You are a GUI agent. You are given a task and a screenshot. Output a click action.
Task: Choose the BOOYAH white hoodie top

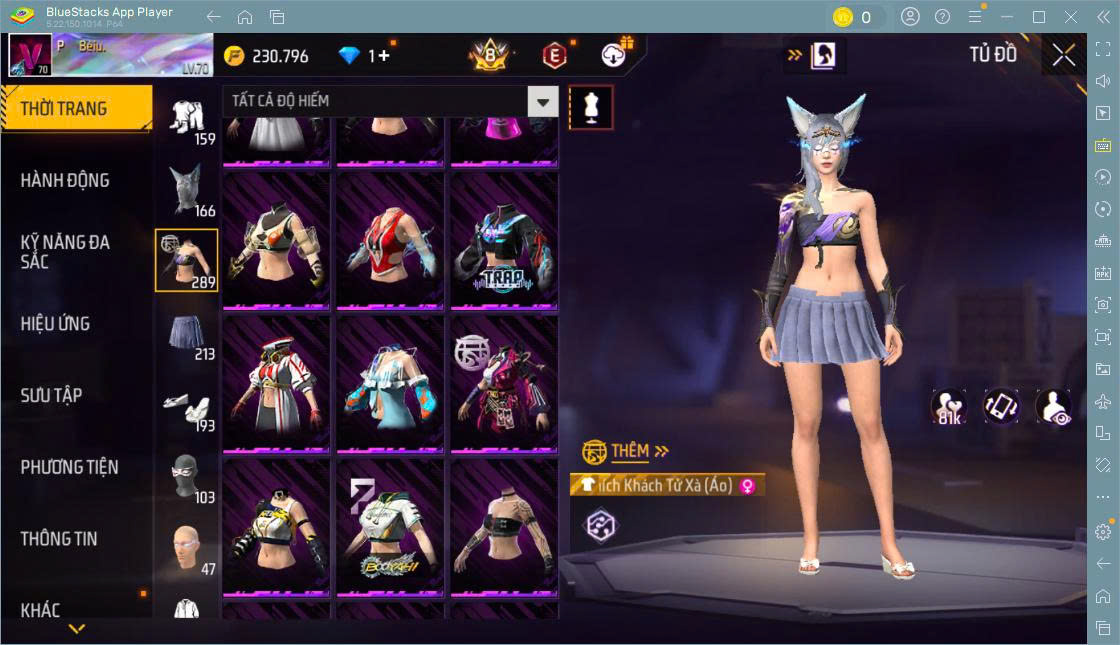pos(390,527)
